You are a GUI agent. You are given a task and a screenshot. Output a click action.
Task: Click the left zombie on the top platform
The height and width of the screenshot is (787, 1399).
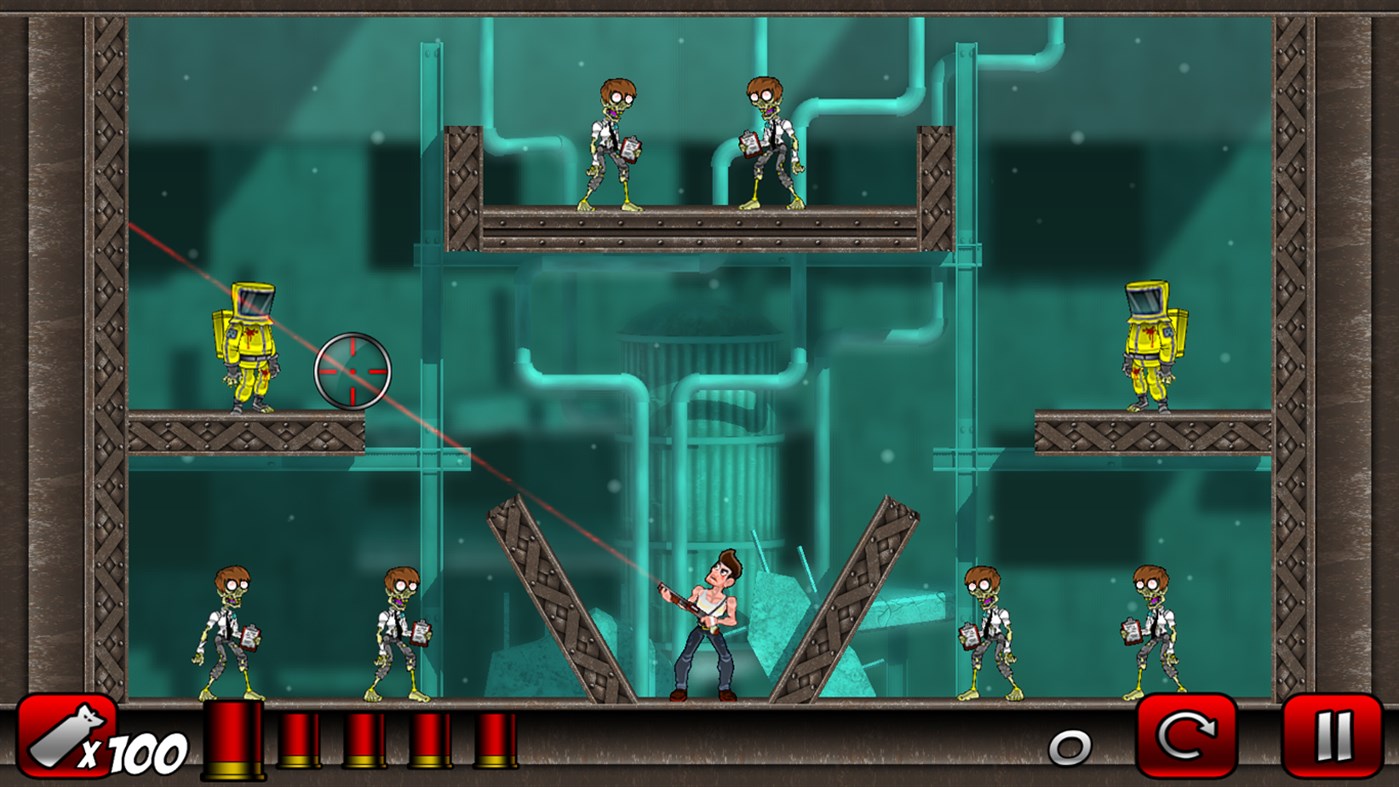click(613, 140)
